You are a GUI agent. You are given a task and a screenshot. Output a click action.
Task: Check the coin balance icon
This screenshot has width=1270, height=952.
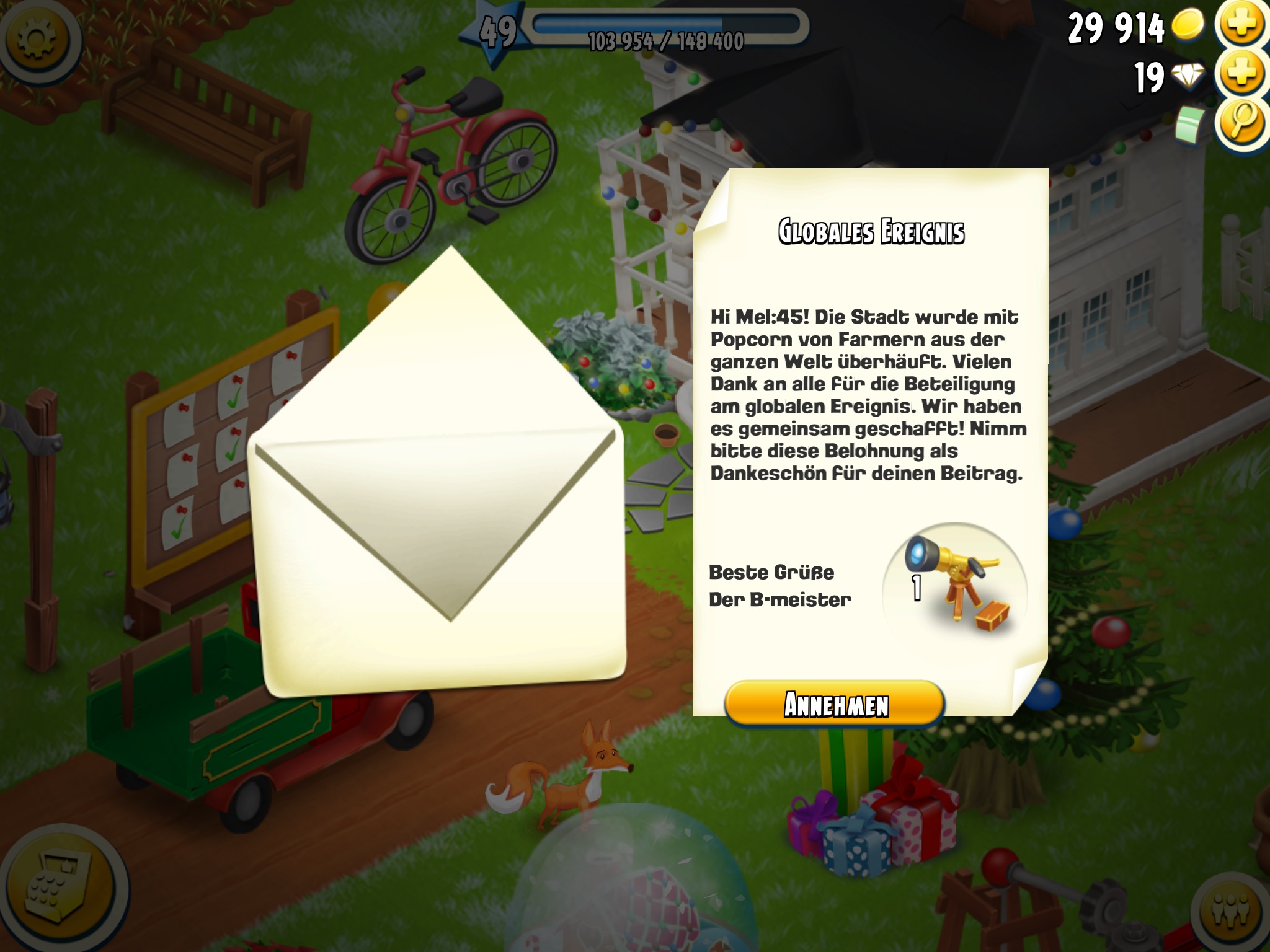click(1188, 25)
